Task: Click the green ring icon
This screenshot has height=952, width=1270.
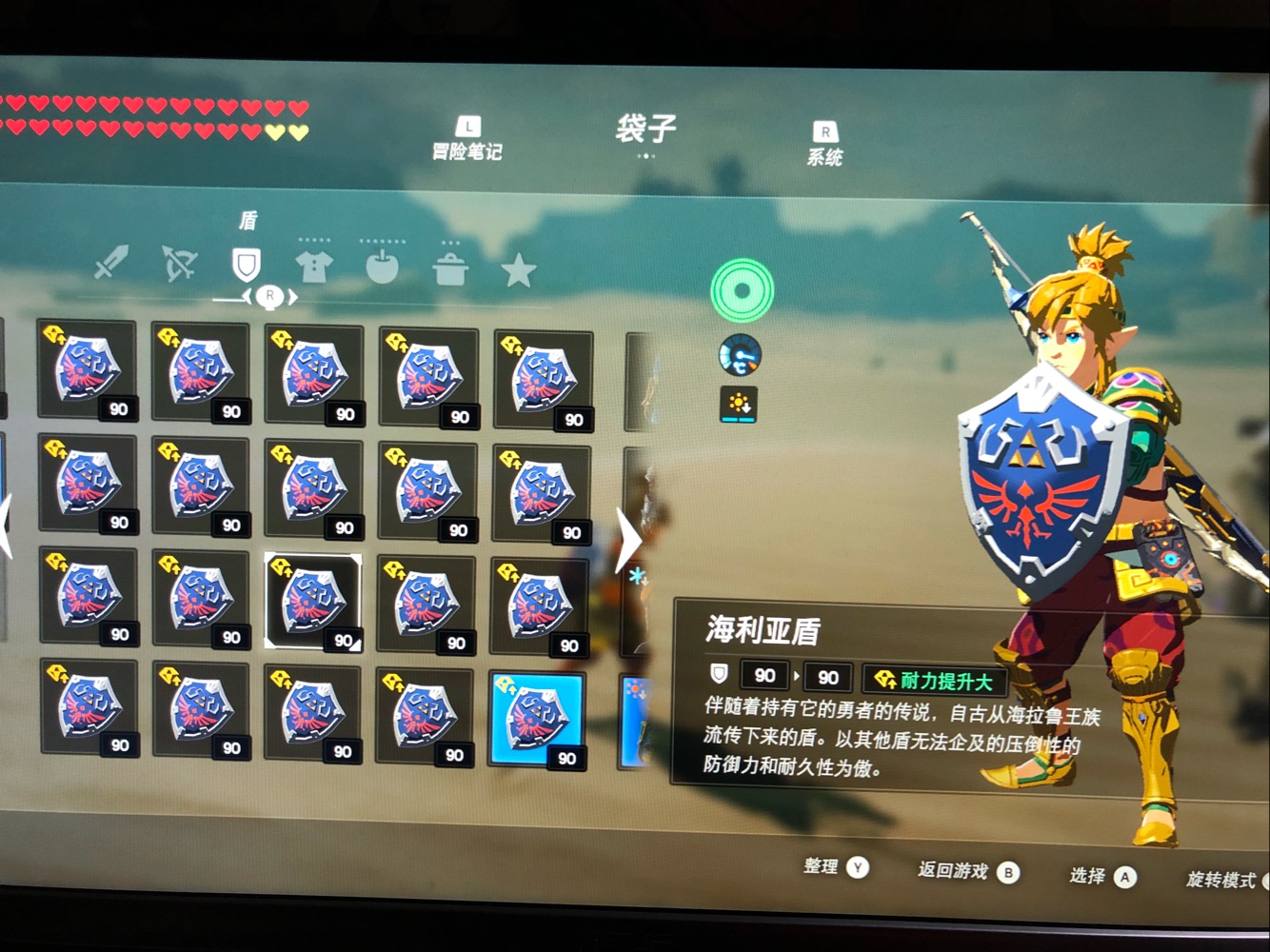Action: (x=742, y=289)
